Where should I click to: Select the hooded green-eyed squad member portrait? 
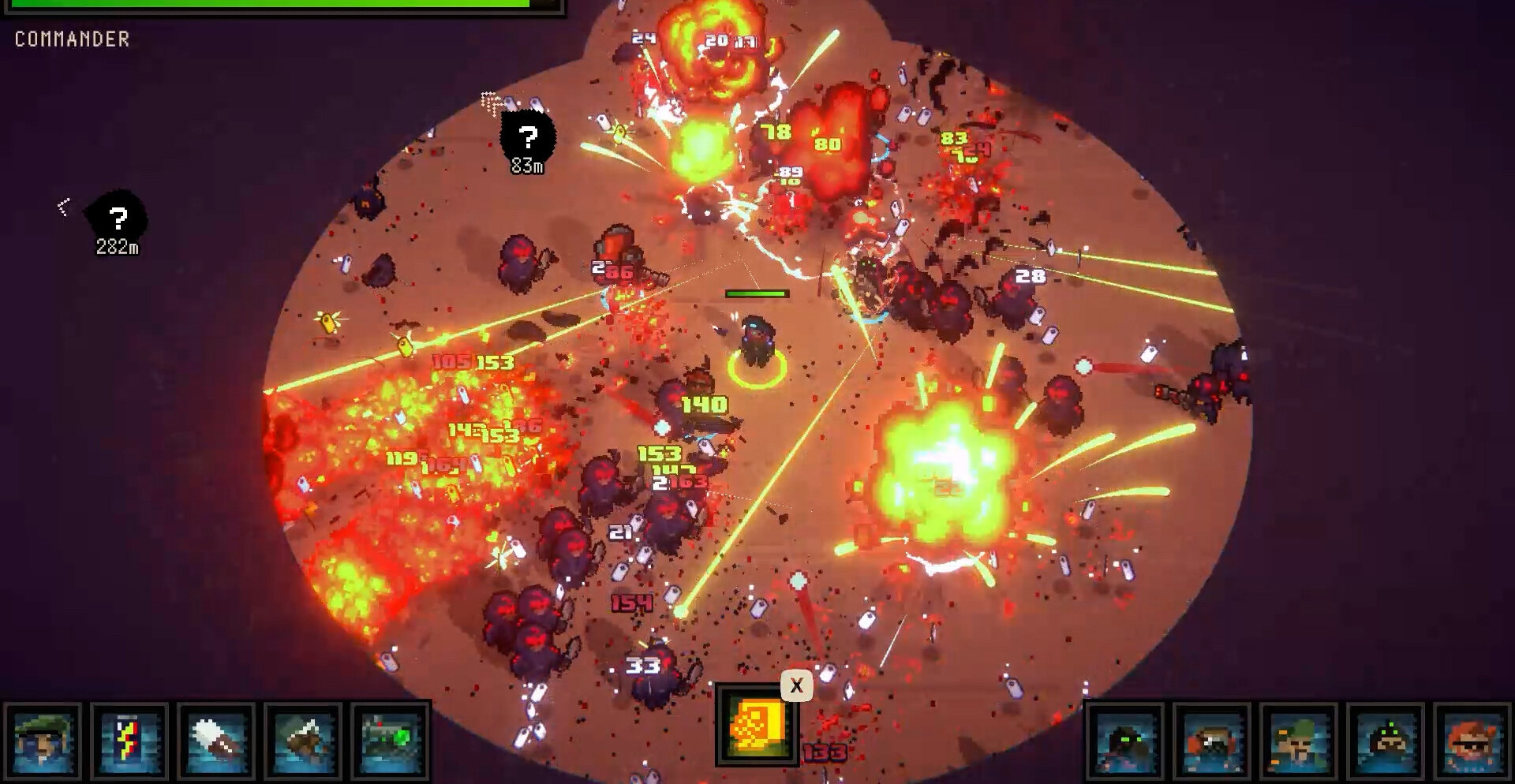click(x=1125, y=742)
